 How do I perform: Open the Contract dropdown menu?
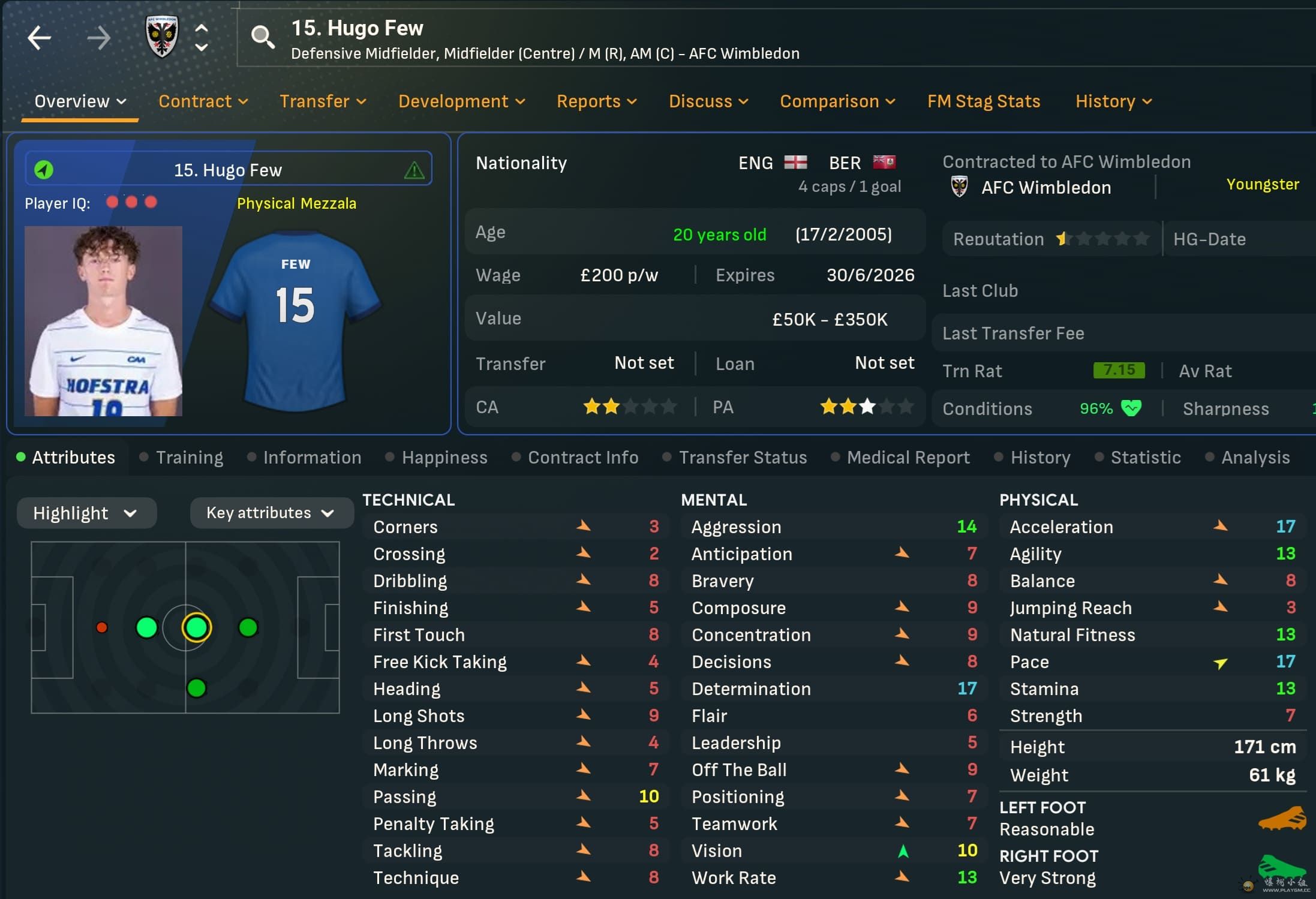click(203, 101)
